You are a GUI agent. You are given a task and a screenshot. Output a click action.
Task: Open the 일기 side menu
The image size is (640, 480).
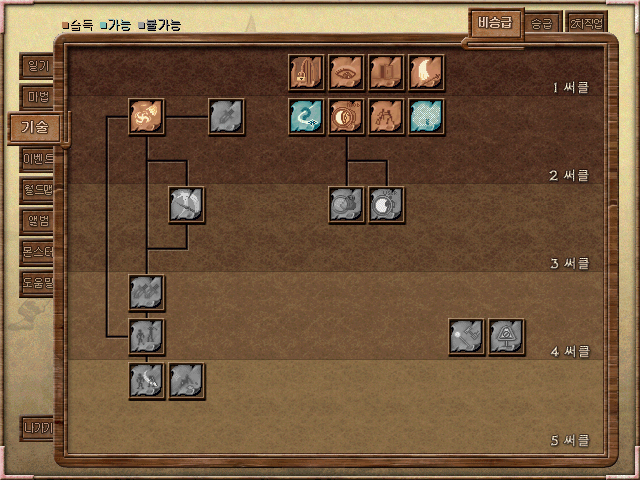37,67
